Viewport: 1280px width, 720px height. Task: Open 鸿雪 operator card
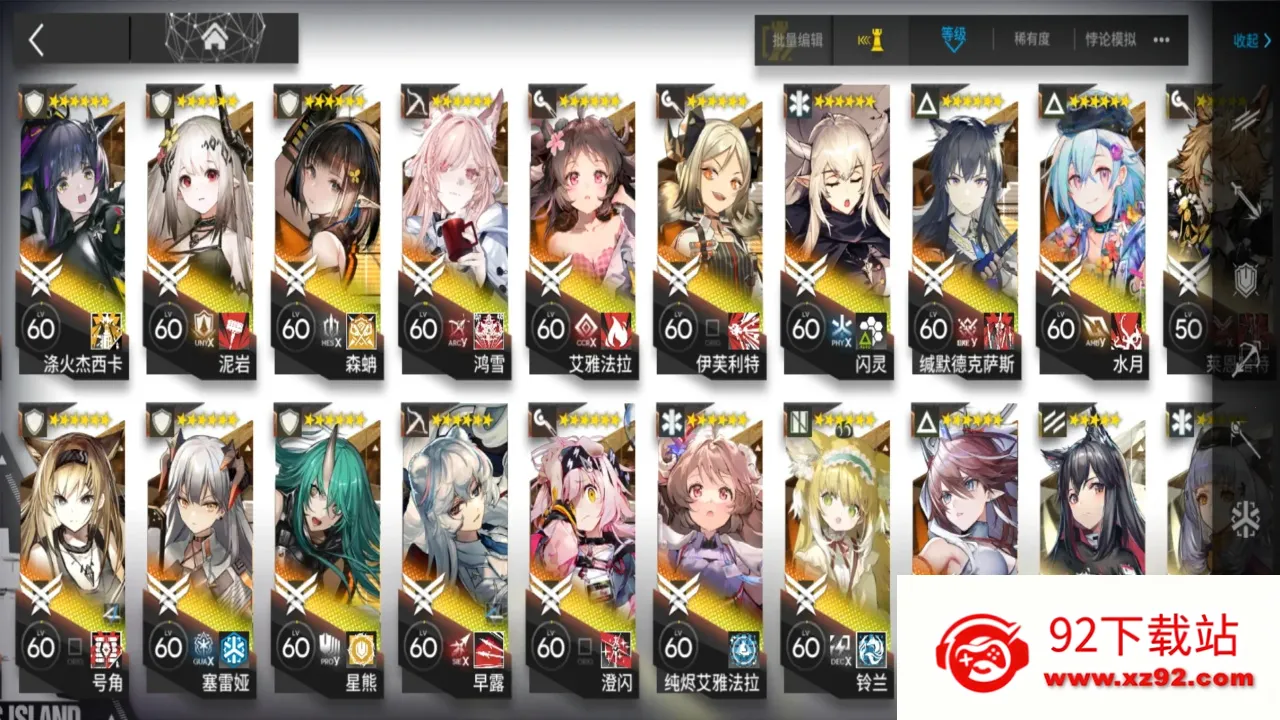click(455, 230)
